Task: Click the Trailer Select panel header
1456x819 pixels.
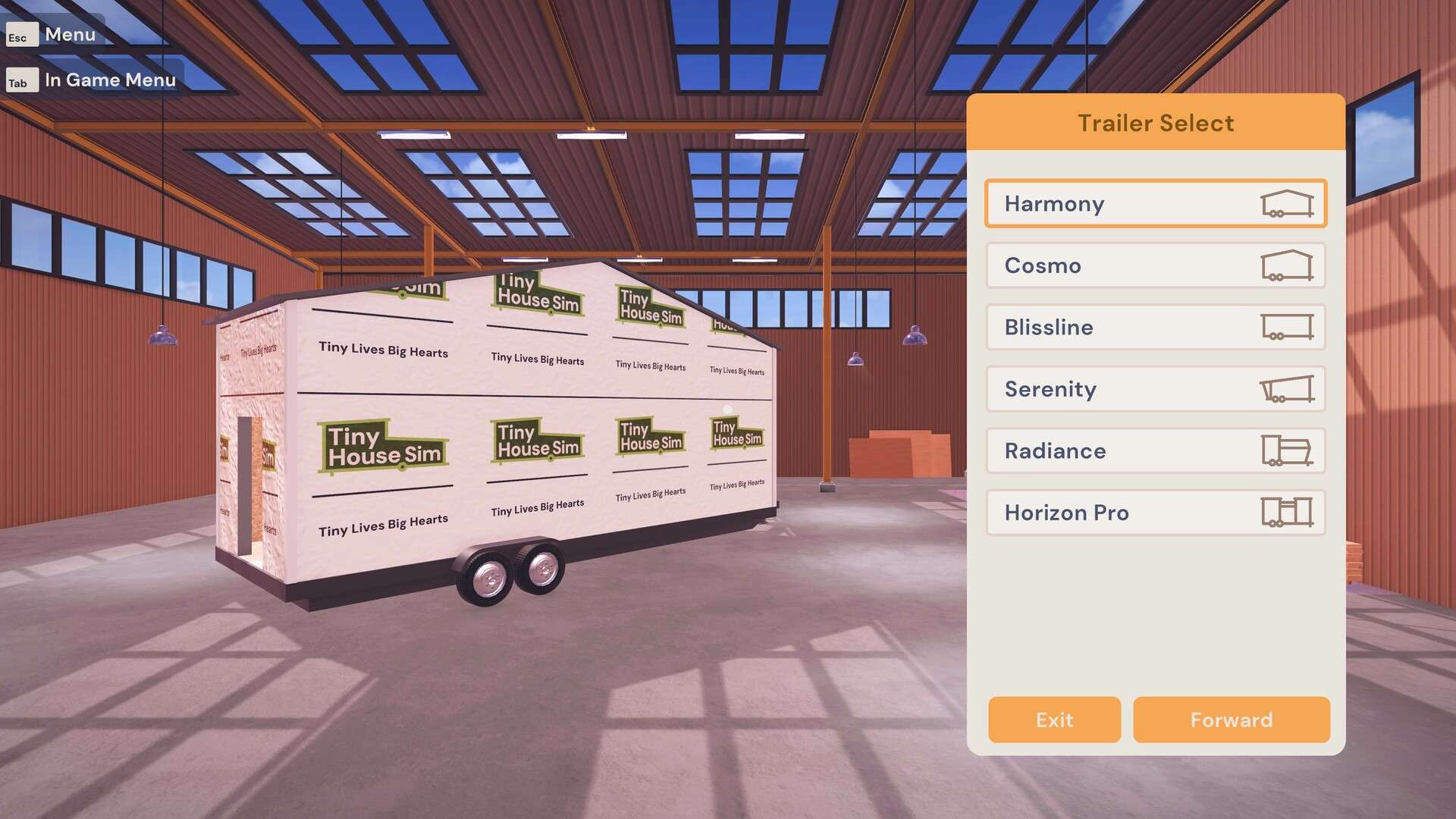Action: 1155,122
